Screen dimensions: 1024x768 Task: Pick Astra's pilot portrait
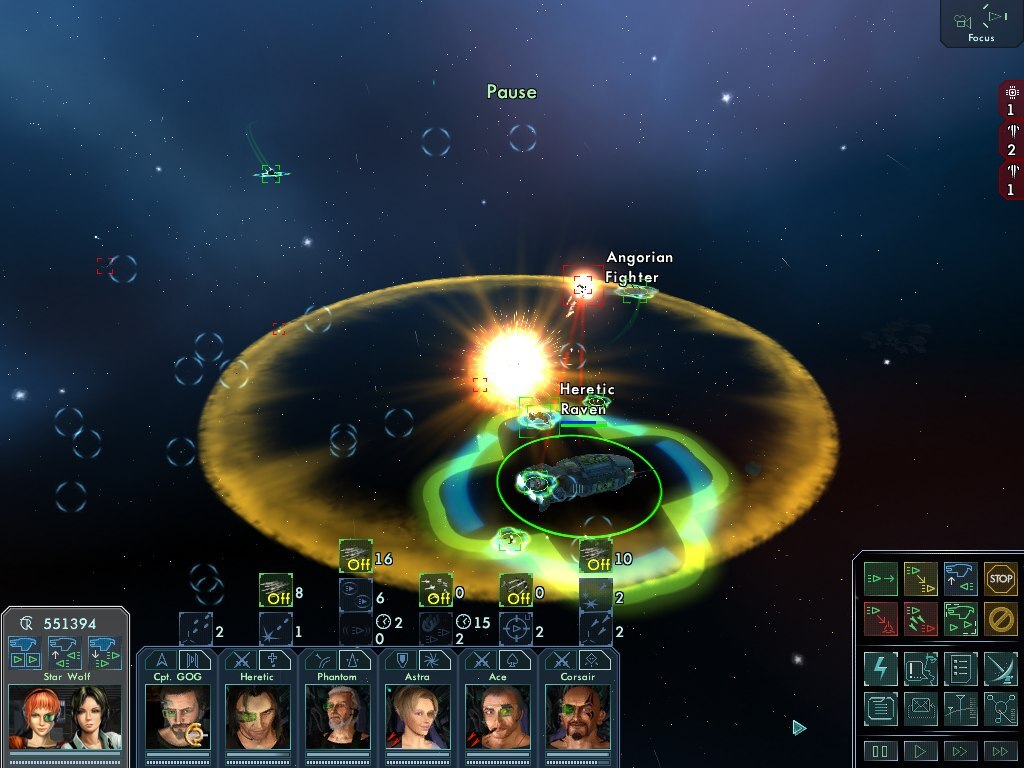click(x=417, y=716)
